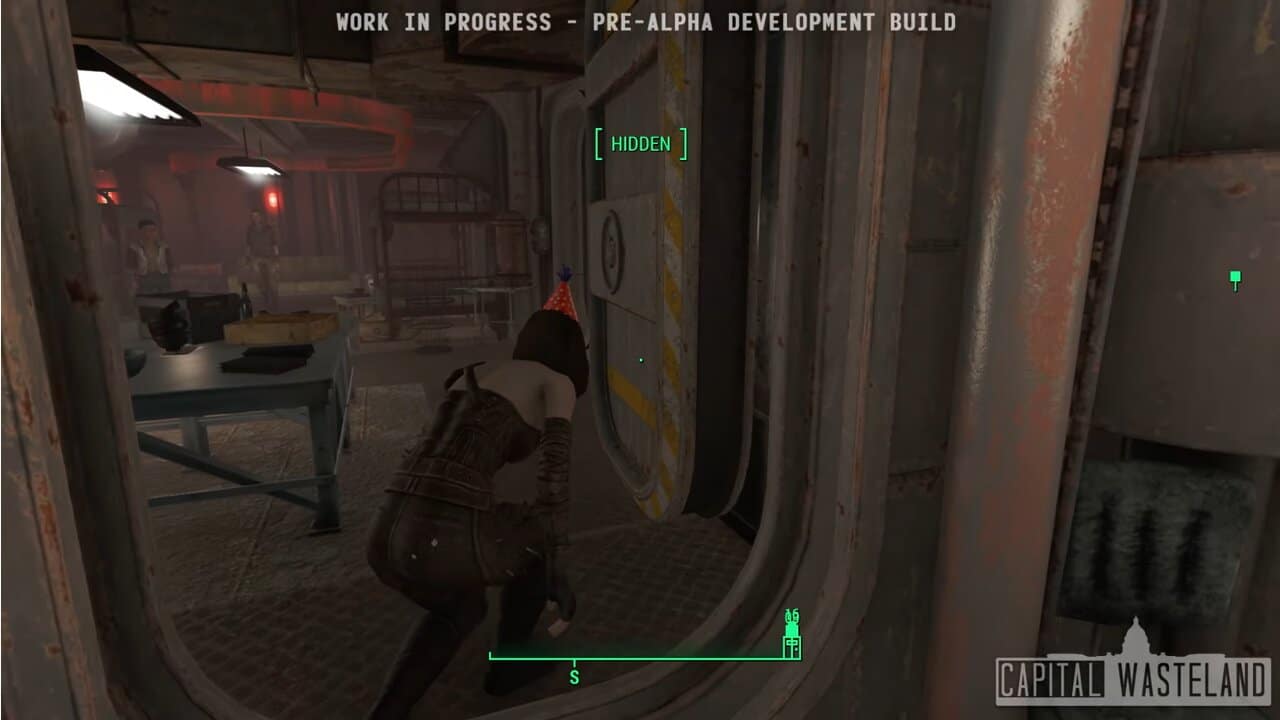Expand the south marker on the compass
This screenshot has height=720, width=1280.
point(573,675)
